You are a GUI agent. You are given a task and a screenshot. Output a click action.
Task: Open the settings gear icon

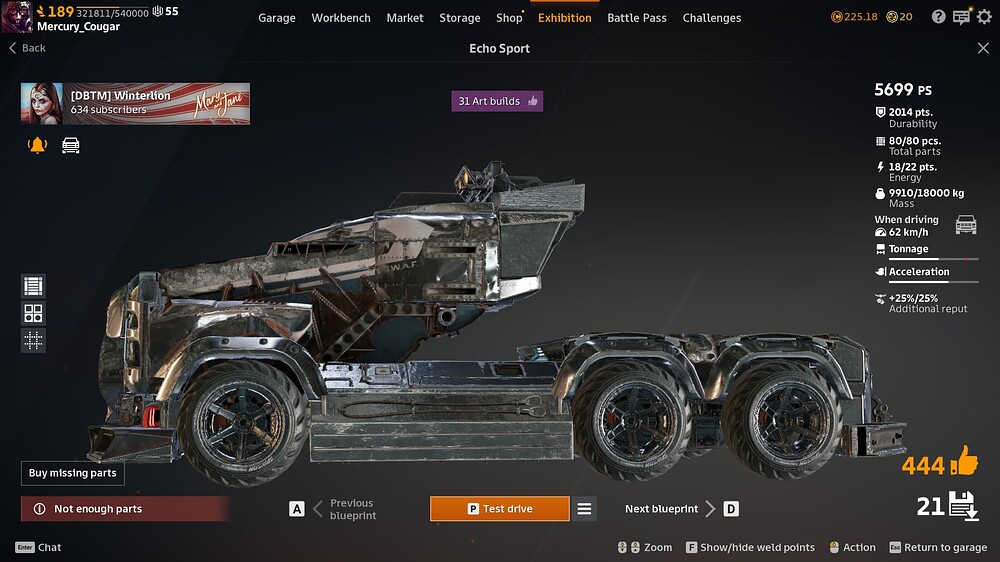point(984,17)
